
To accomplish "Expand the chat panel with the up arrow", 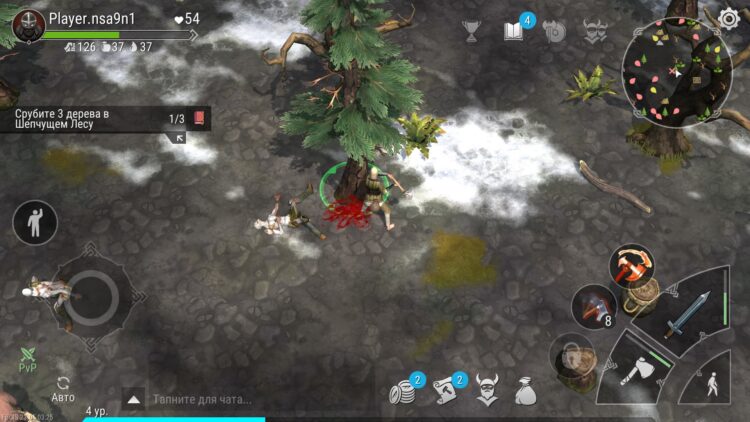I will pos(133,398).
